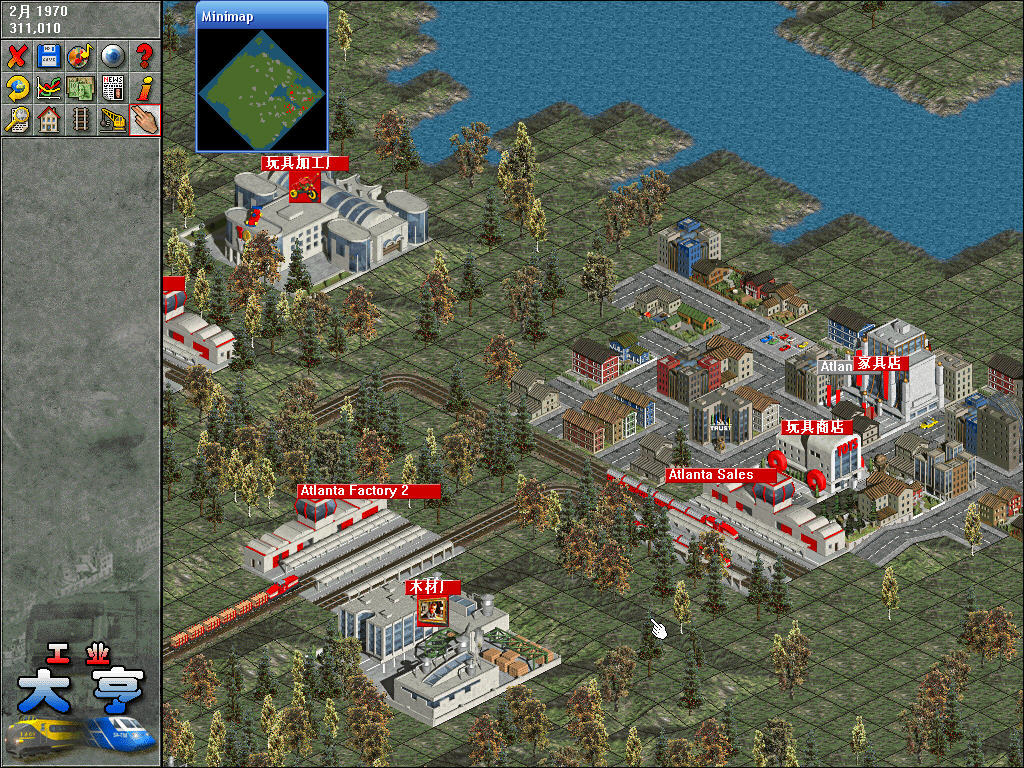Image resolution: width=1024 pixels, height=768 pixels.
Task: Show the line chart statistics
Action: click(x=48, y=87)
